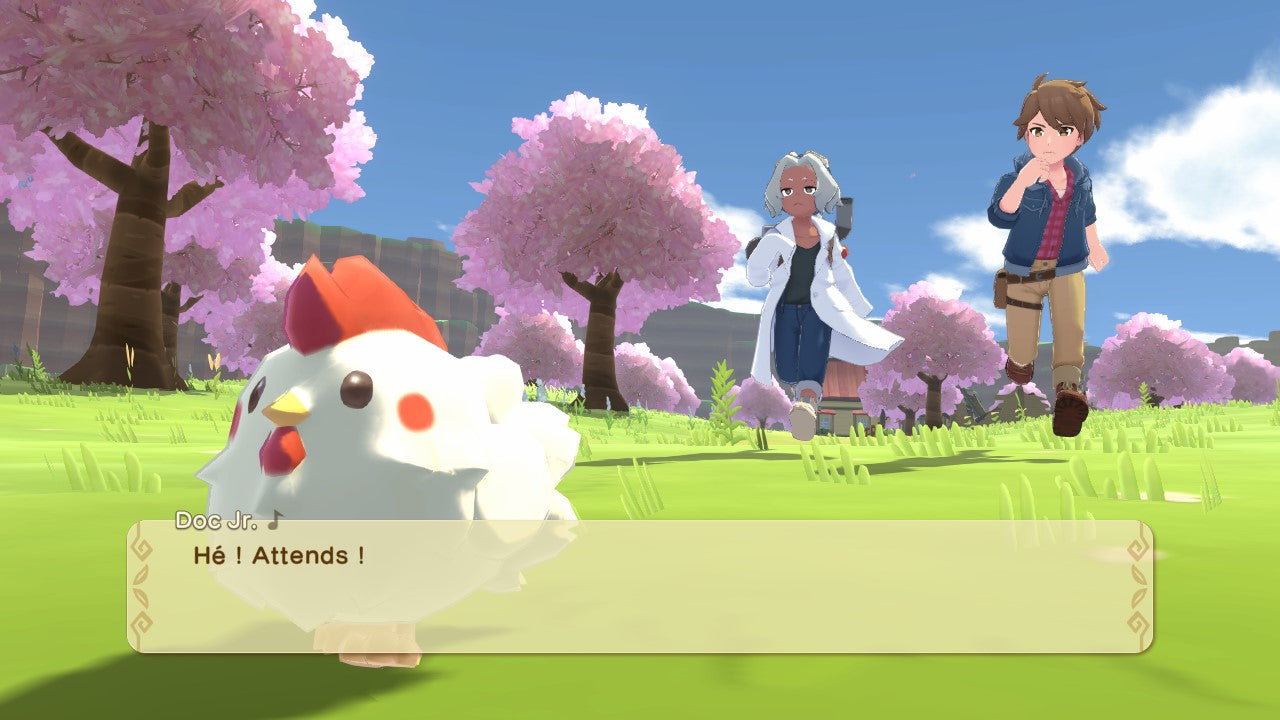Click the decorative swirl ornament on dialogue box left edge
The height and width of the screenshot is (720, 1280).
click(x=141, y=548)
